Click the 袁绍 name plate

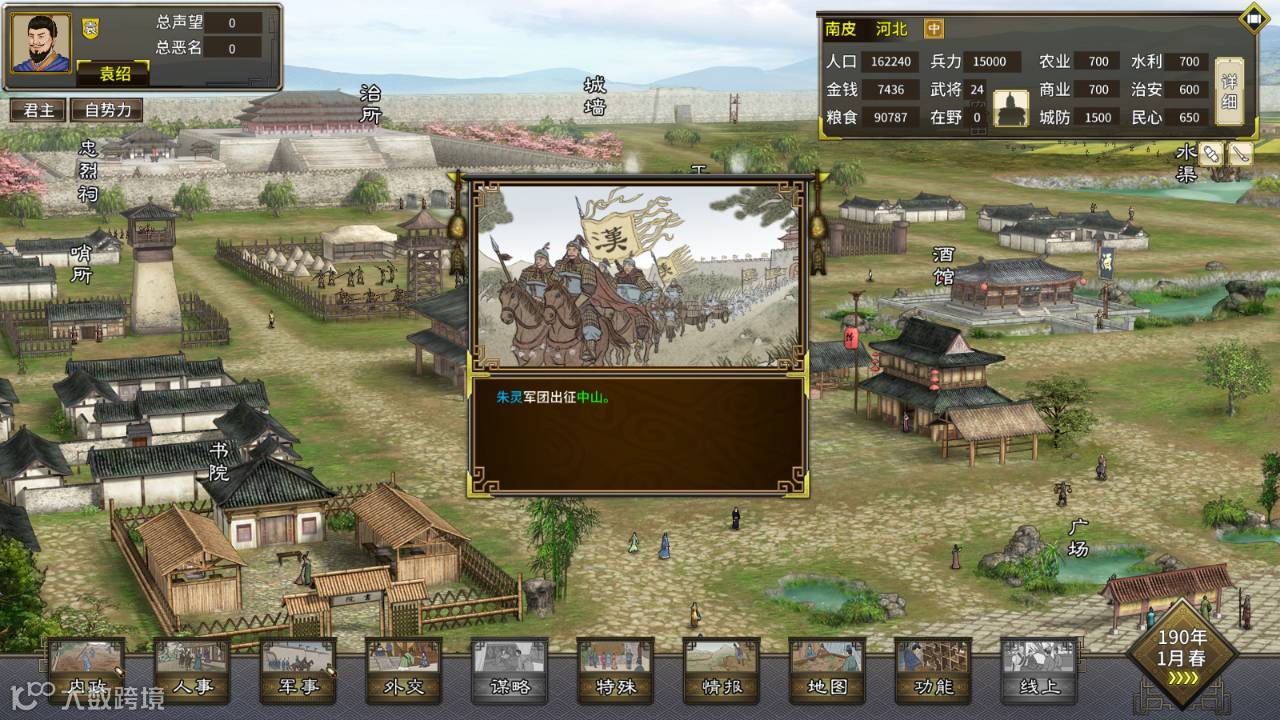[114, 74]
